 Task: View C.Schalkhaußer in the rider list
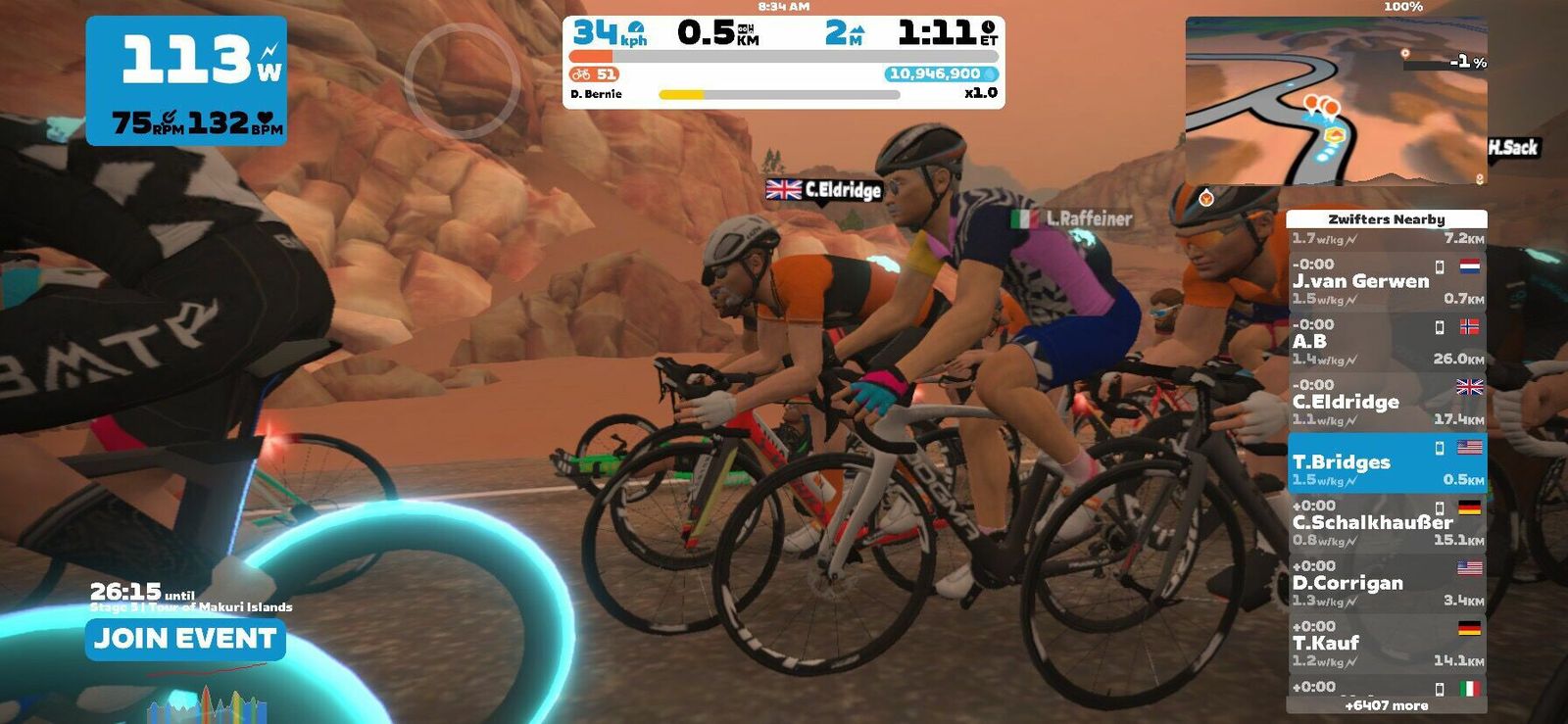1386,523
